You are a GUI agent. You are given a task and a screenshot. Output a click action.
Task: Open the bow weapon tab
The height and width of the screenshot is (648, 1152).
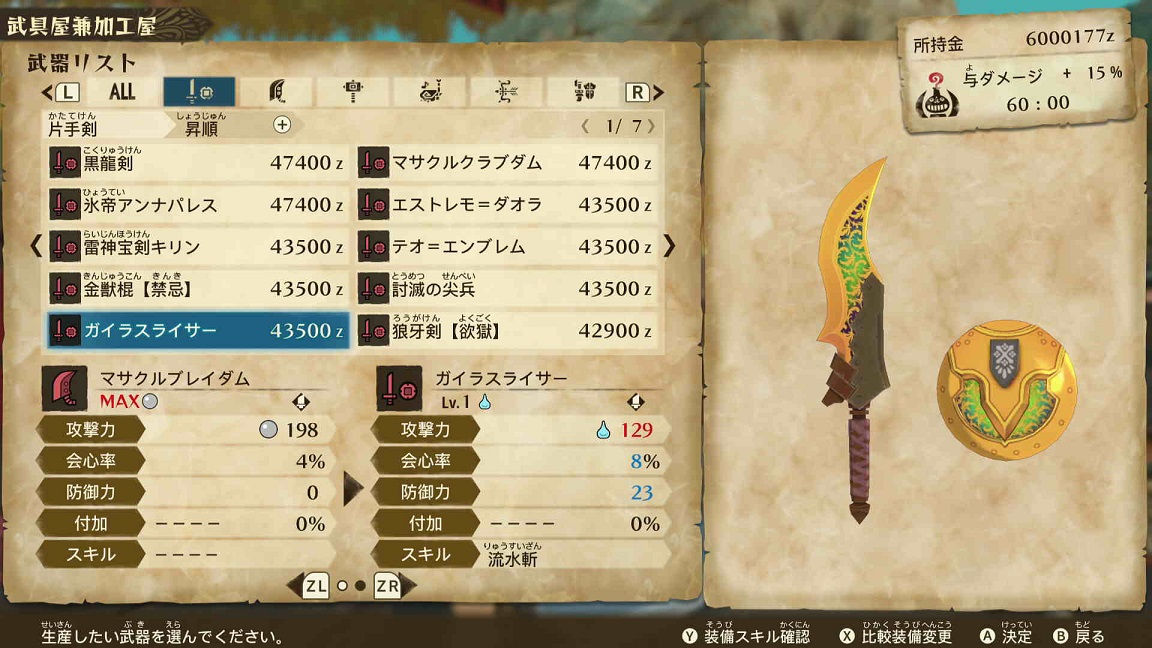pos(507,92)
